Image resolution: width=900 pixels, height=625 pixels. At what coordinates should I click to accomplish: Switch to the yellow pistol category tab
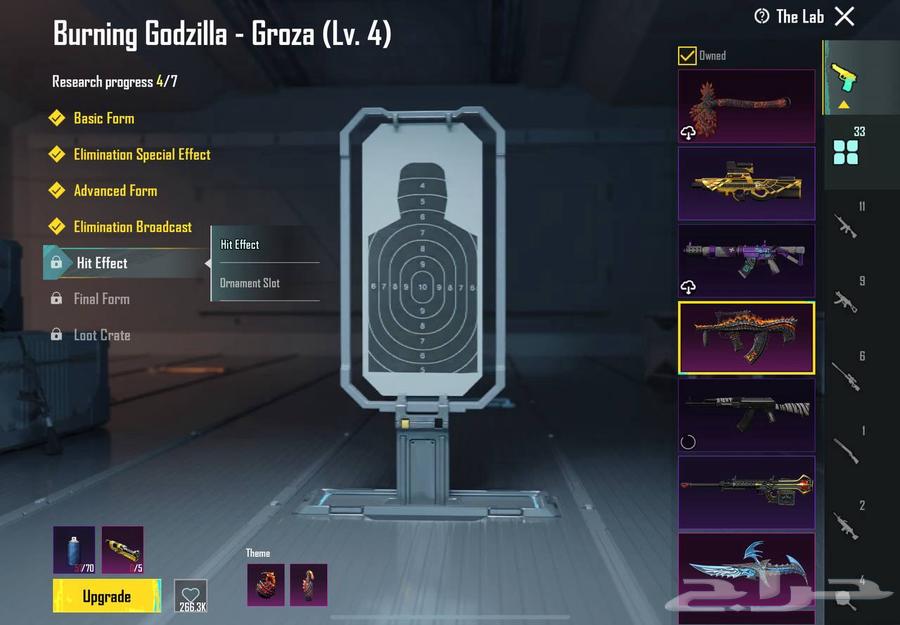click(x=846, y=80)
